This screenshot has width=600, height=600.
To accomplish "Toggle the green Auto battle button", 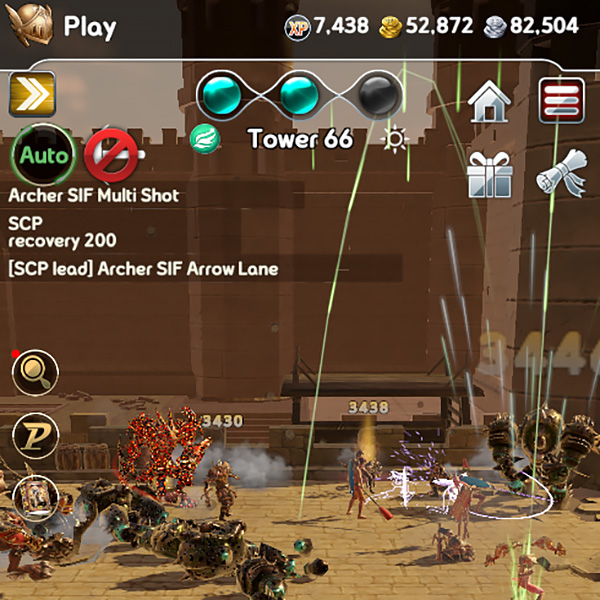I will pos(44,155).
